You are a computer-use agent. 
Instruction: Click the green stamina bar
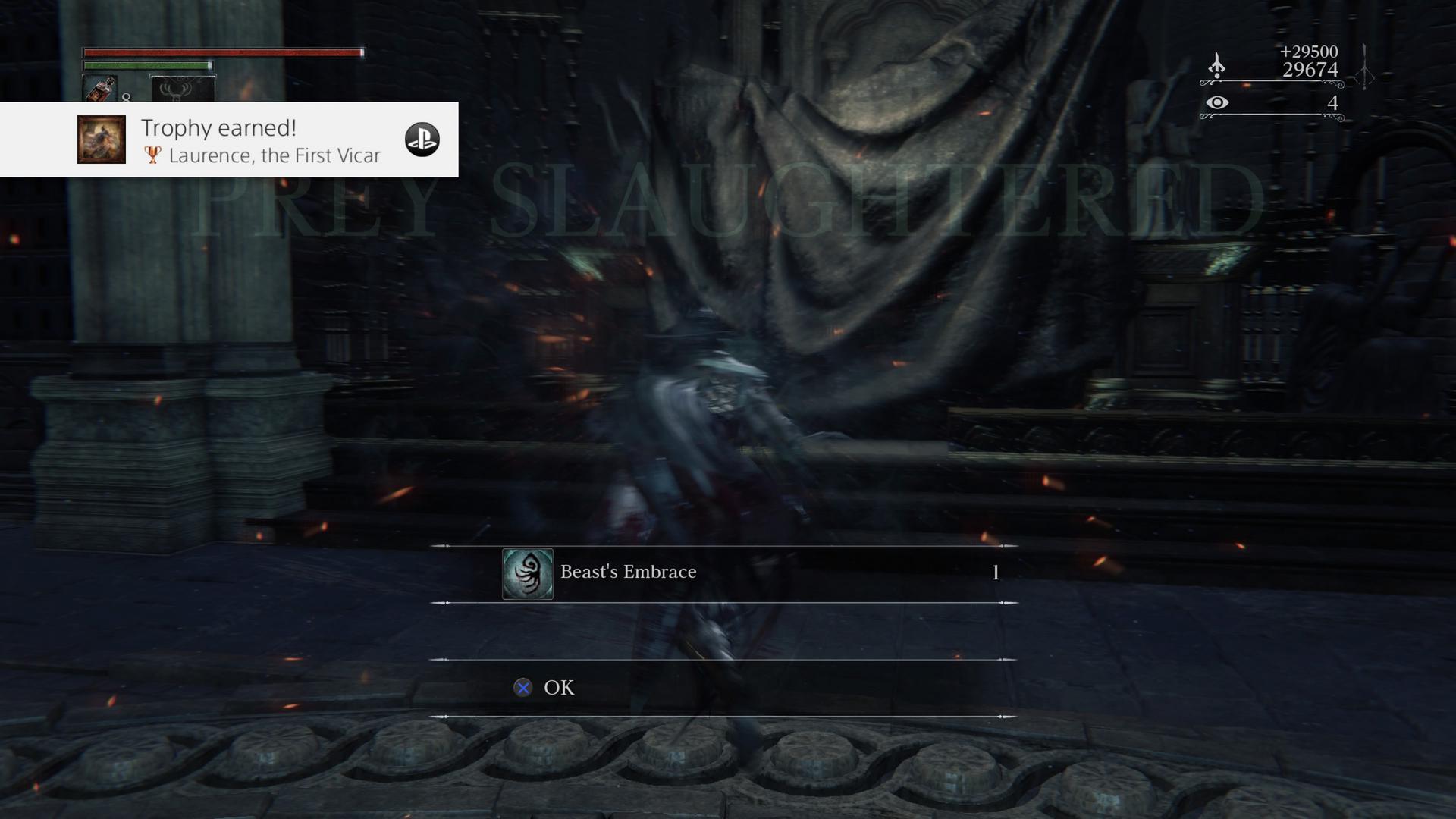(148, 65)
